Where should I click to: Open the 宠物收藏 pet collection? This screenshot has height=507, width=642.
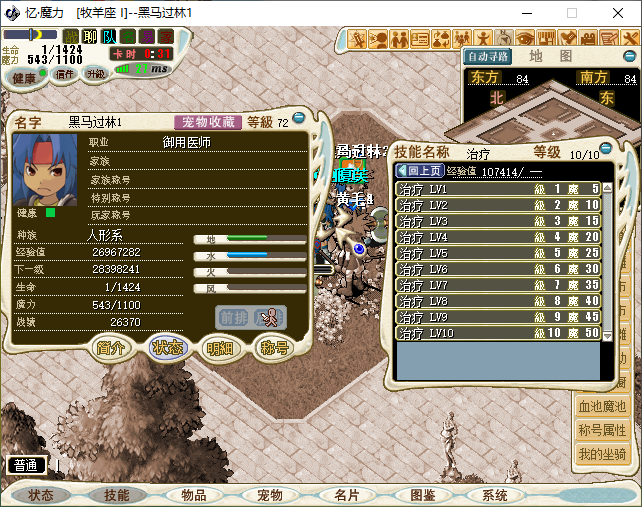click(208, 122)
